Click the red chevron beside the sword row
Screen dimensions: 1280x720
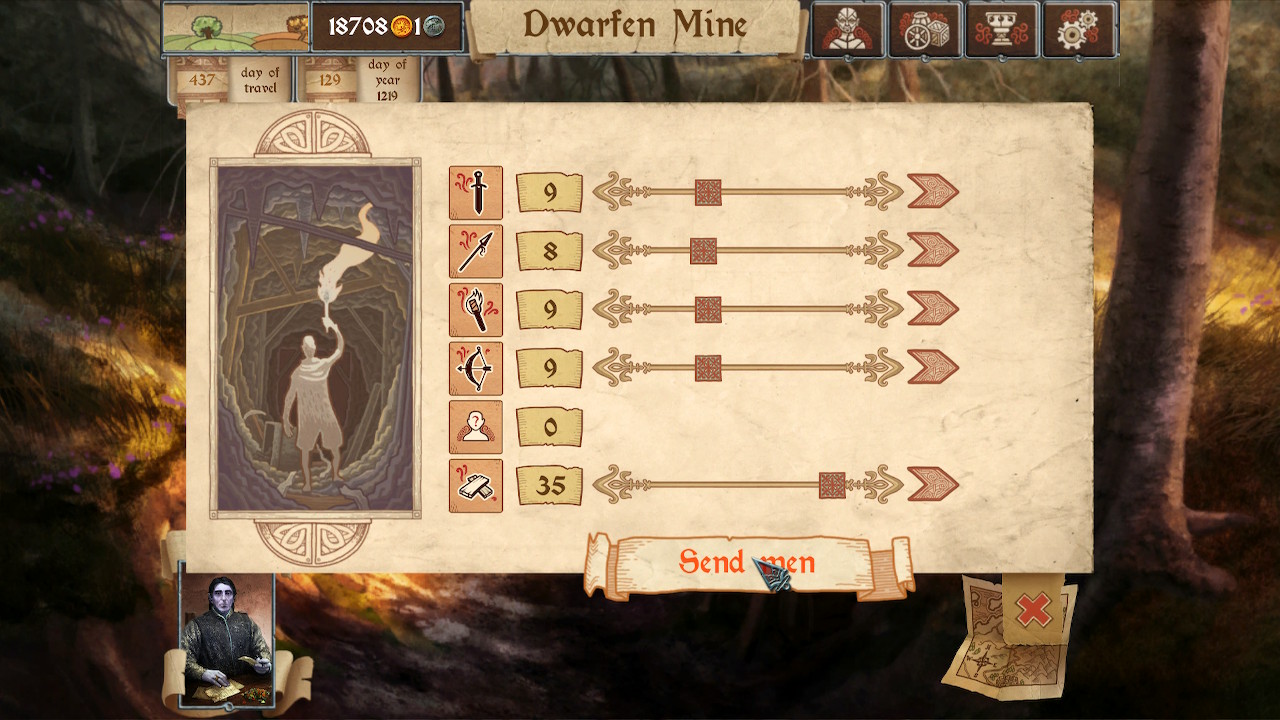(x=931, y=192)
